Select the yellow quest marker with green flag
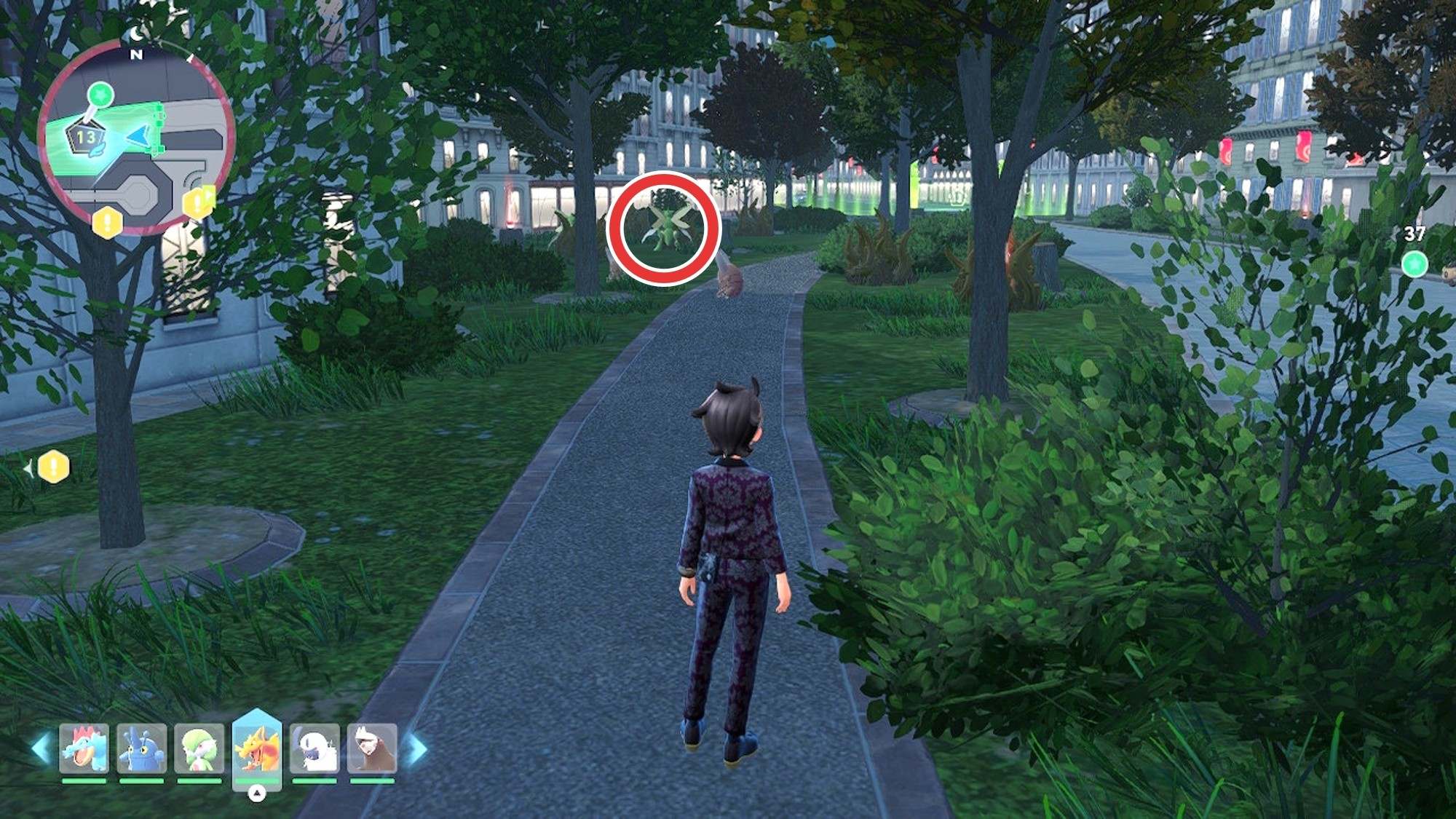1456x819 pixels. coord(198,202)
